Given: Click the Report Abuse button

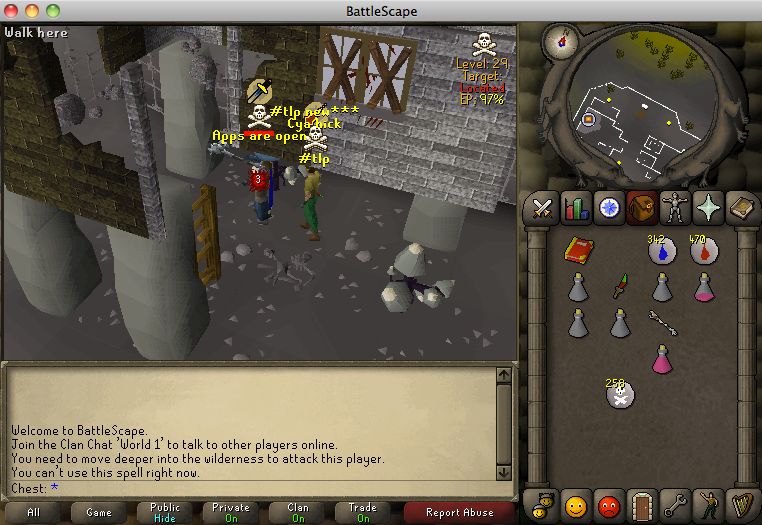Looking at the screenshot, I should pos(459,512).
